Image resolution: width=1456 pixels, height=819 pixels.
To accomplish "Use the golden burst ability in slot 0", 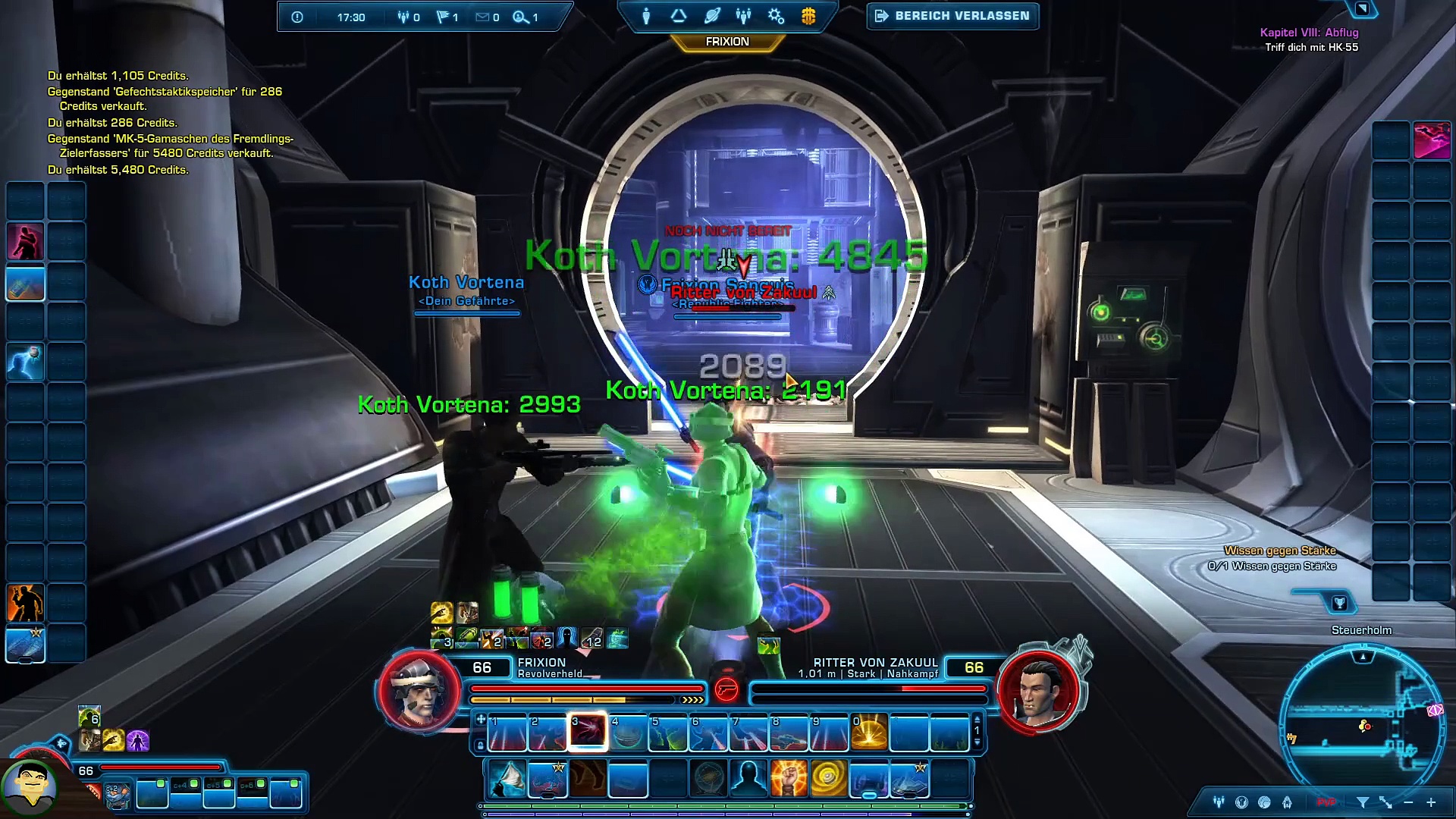I will point(869,732).
